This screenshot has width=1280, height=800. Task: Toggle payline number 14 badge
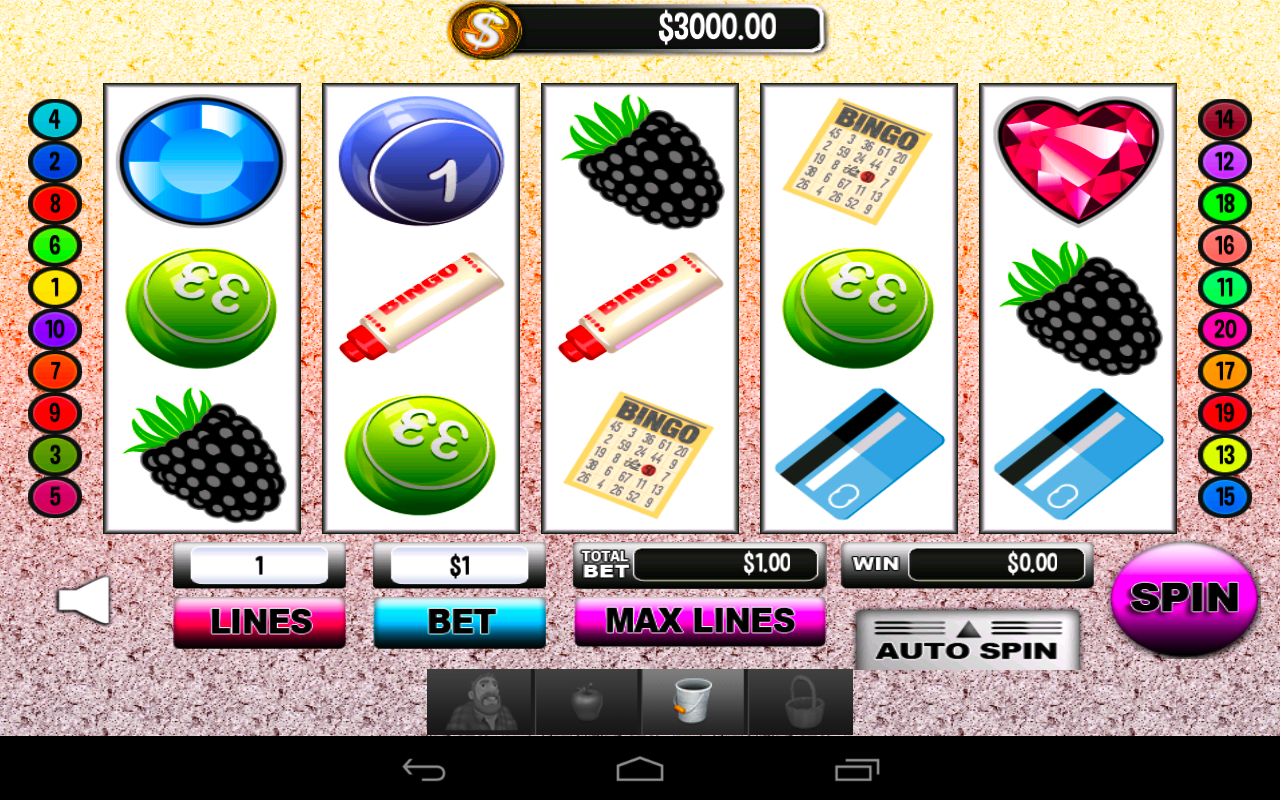pos(1225,119)
